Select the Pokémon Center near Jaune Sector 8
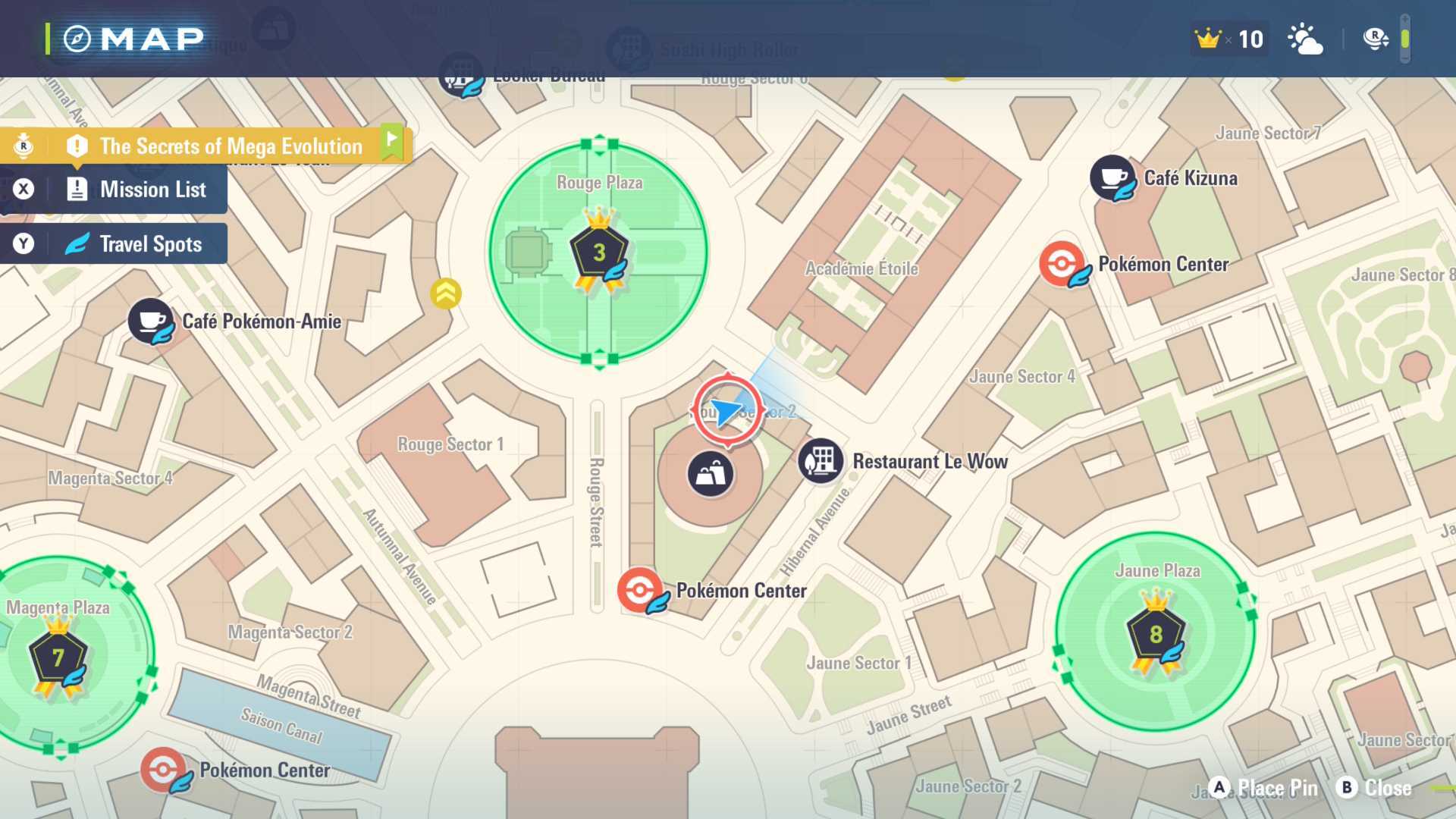 click(1062, 265)
